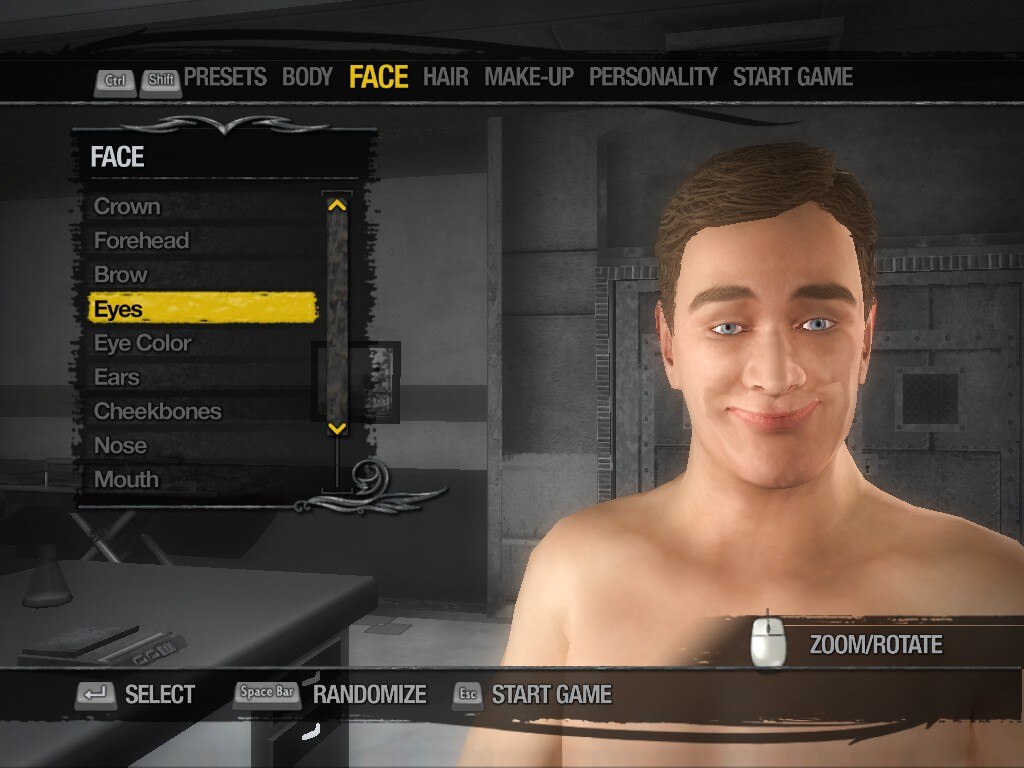Open the Eye Color options

[x=142, y=343]
